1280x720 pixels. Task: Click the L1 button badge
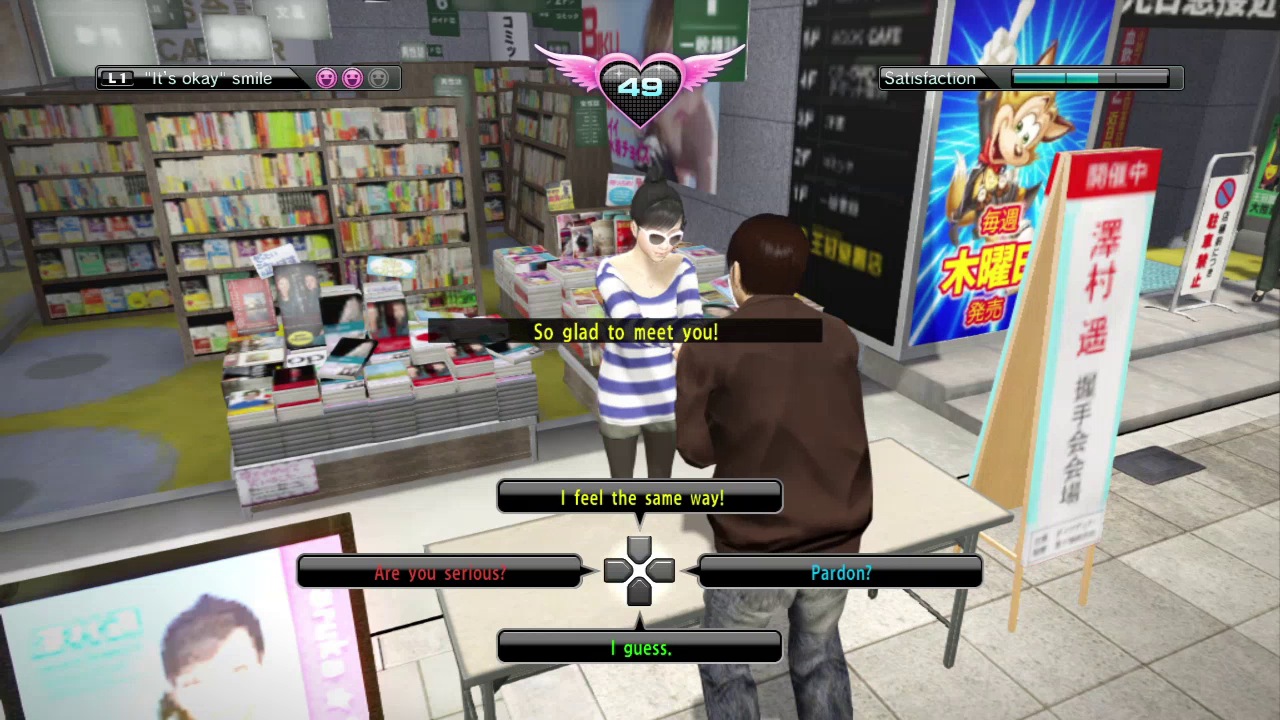pyautogui.click(x=117, y=78)
